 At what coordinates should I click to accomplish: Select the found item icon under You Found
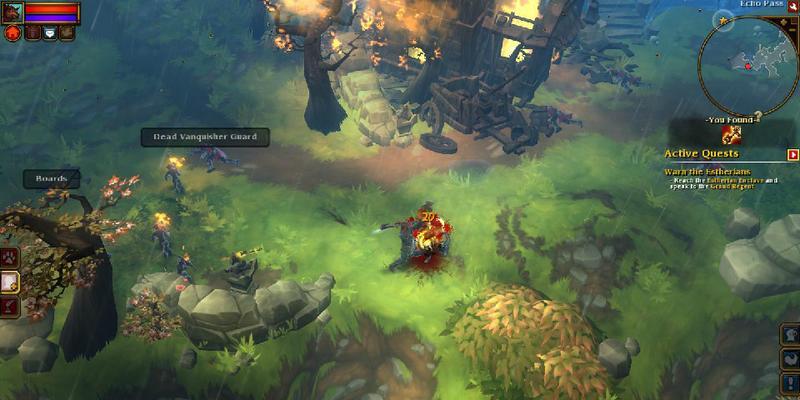click(x=732, y=135)
